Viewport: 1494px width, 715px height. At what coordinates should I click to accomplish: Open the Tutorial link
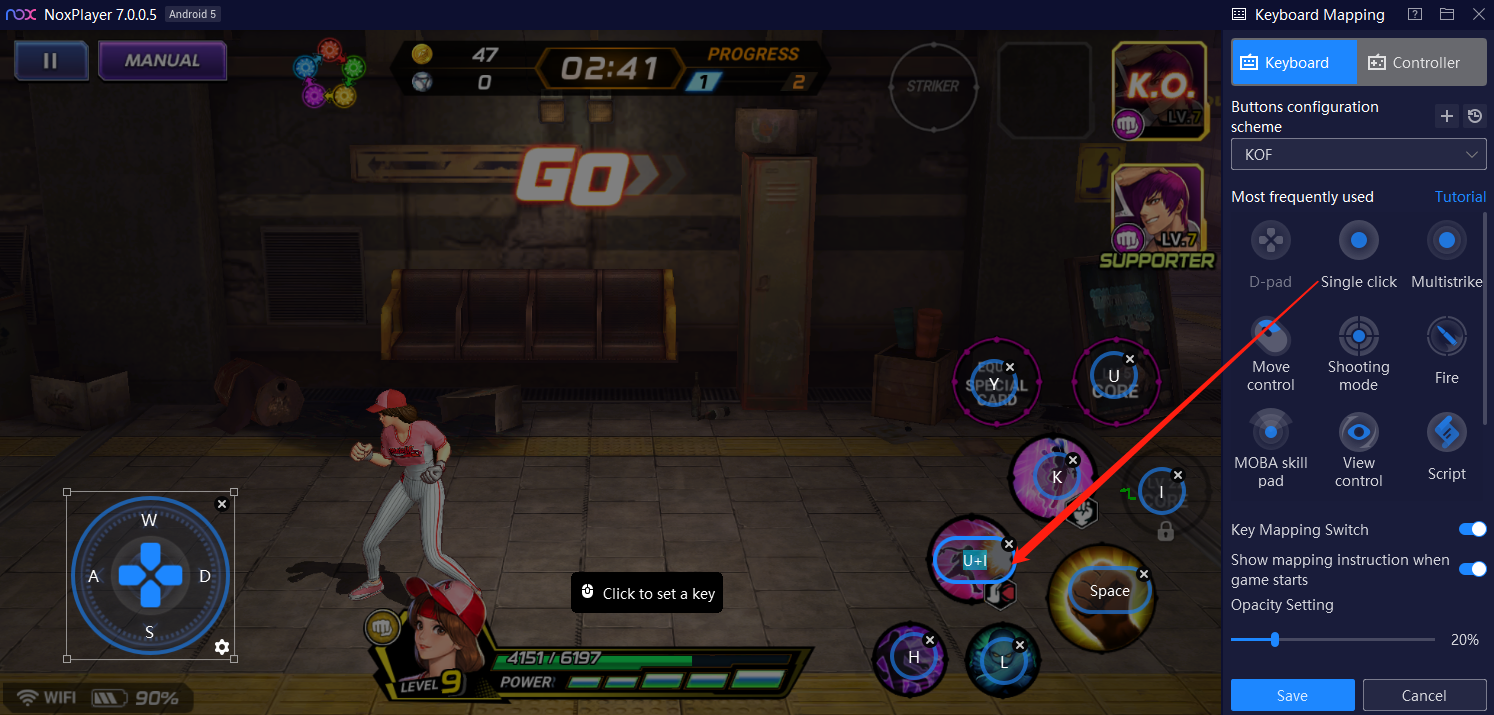[1460, 197]
